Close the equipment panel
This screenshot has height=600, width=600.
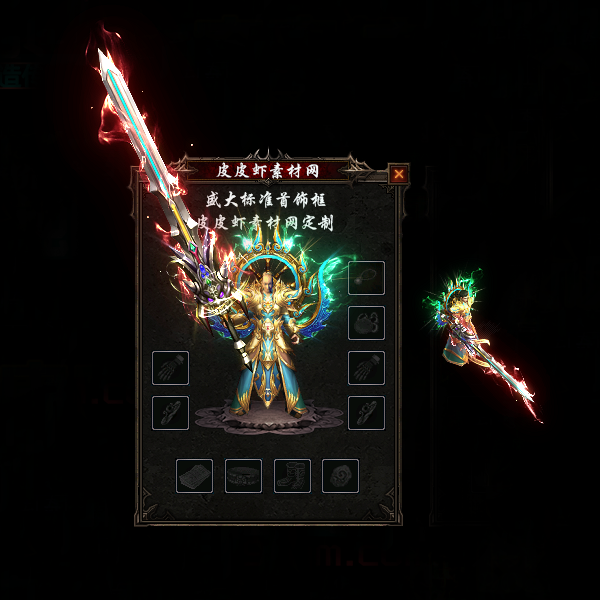(399, 174)
